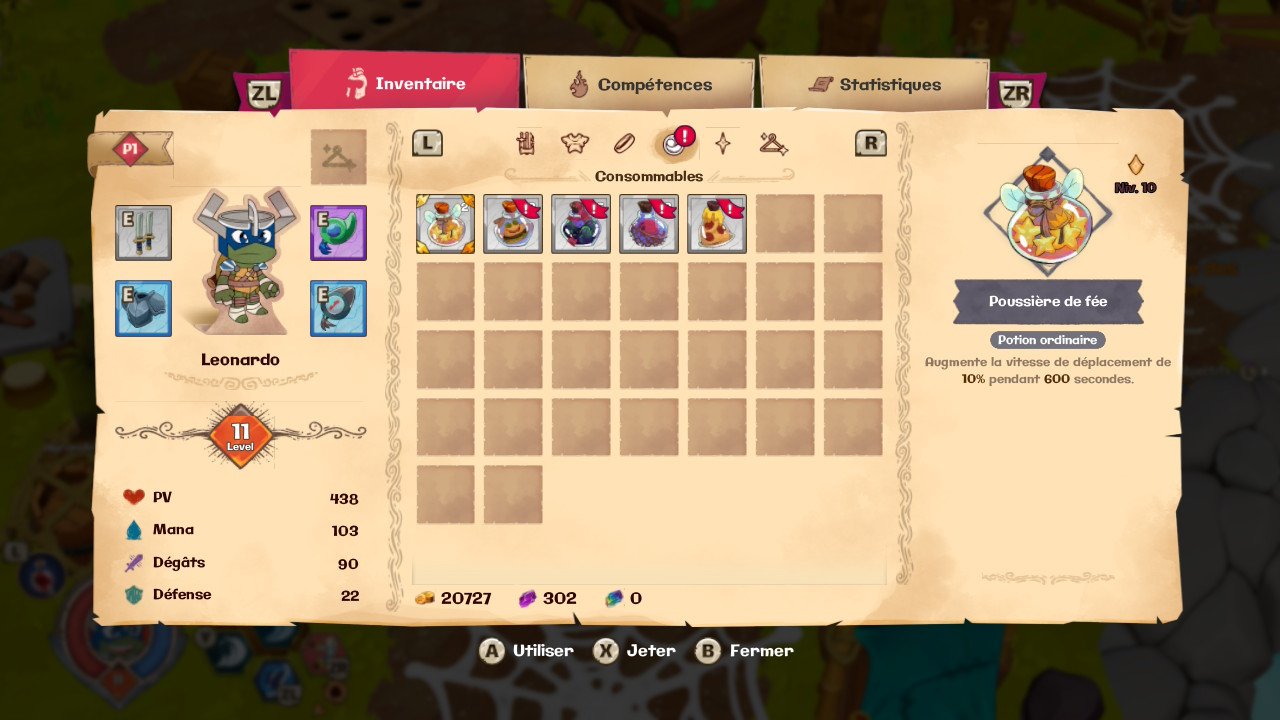Choose the armor shirt category icon

click(x=574, y=144)
